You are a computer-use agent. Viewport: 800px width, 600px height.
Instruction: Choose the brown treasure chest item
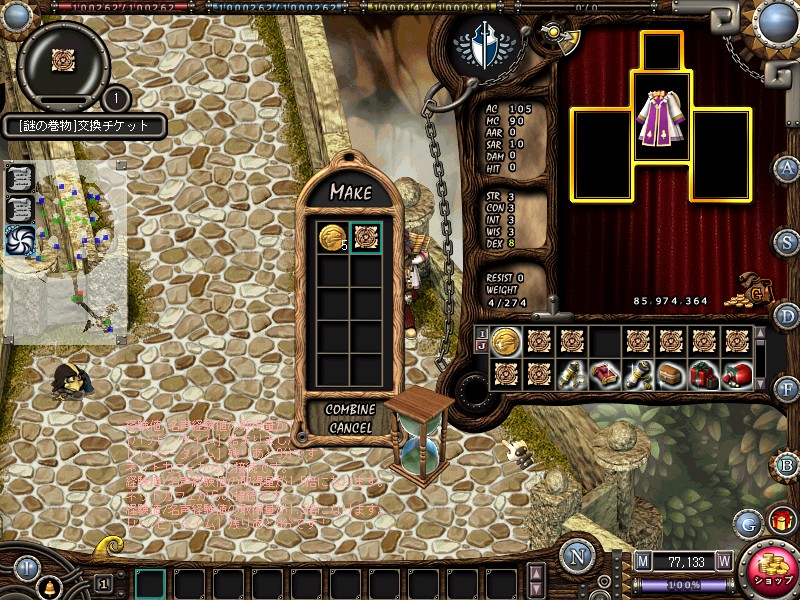[x=671, y=375]
